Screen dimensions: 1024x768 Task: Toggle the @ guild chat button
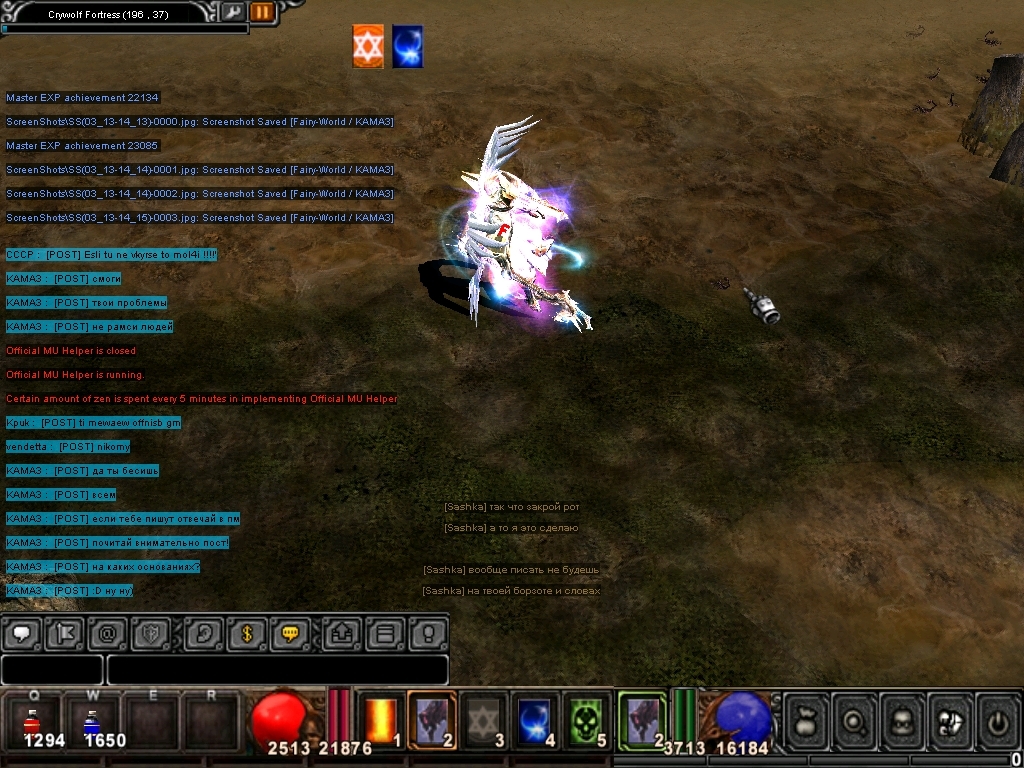107,633
